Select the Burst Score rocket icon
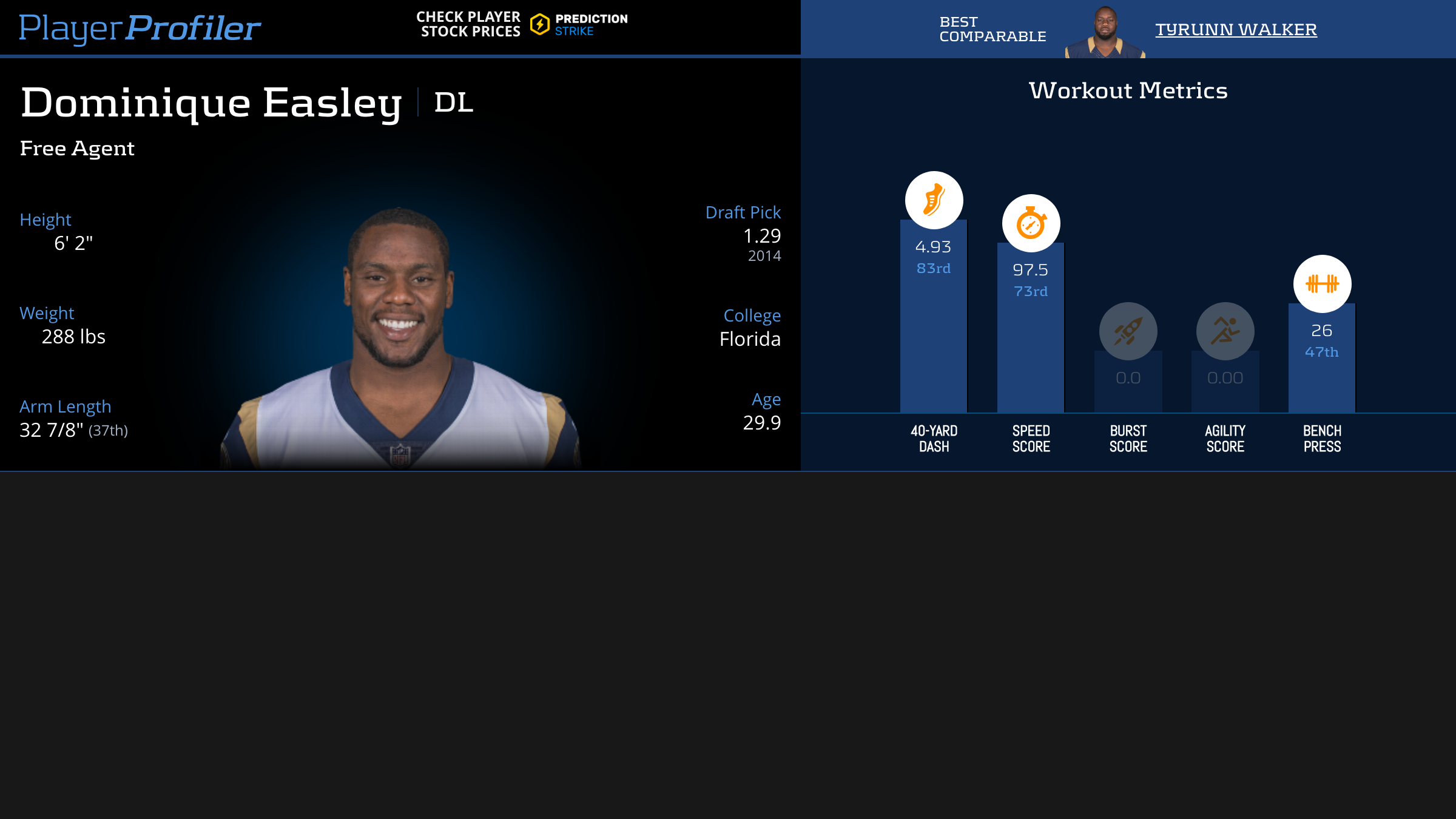The height and width of the screenshot is (819, 1456). pyautogui.click(x=1128, y=331)
